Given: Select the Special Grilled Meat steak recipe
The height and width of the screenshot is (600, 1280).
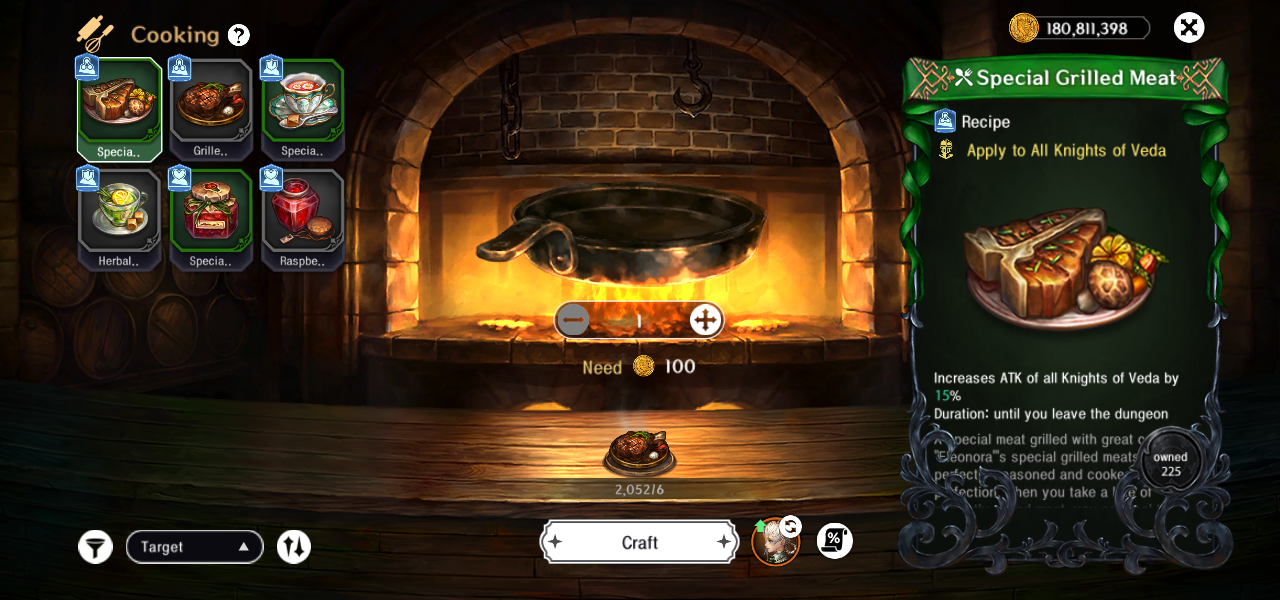Looking at the screenshot, I should pos(119,108).
